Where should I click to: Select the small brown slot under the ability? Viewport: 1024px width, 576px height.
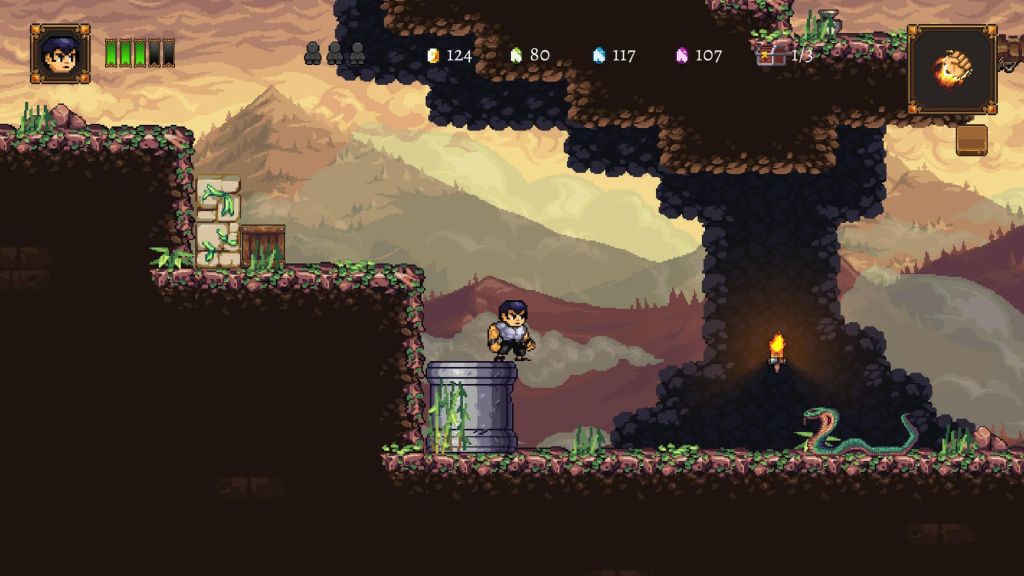point(971,140)
